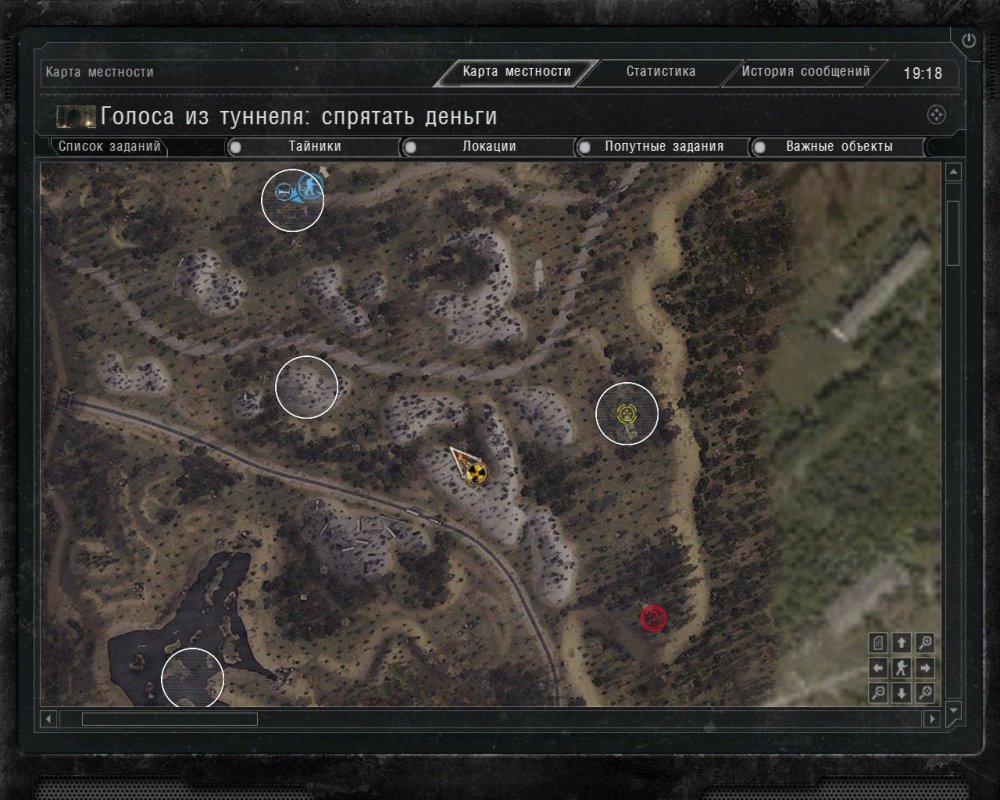Select the yellow circled objective marker
Viewport: 1000px width, 800px height.
[x=627, y=413]
